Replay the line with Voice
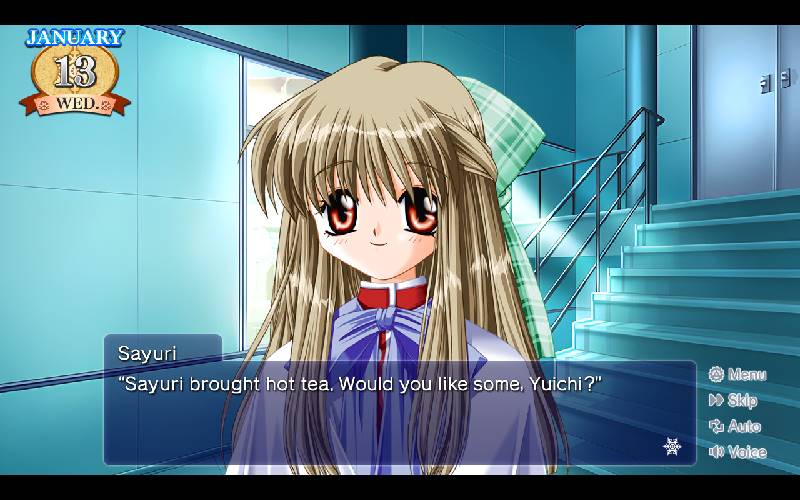The width and height of the screenshot is (800, 500). coord(737,452)
